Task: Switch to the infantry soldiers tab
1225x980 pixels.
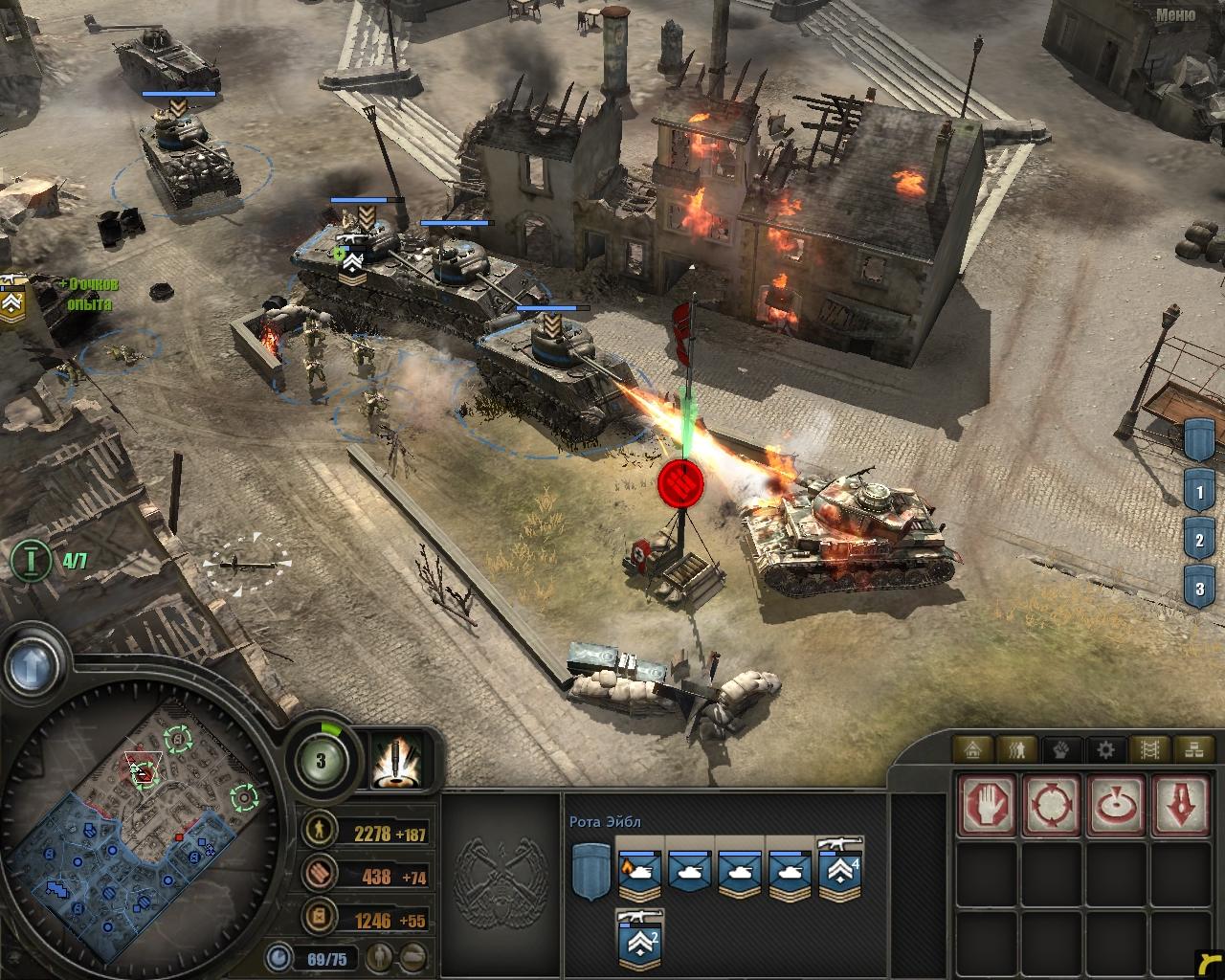Action: tap(1018, 748)
